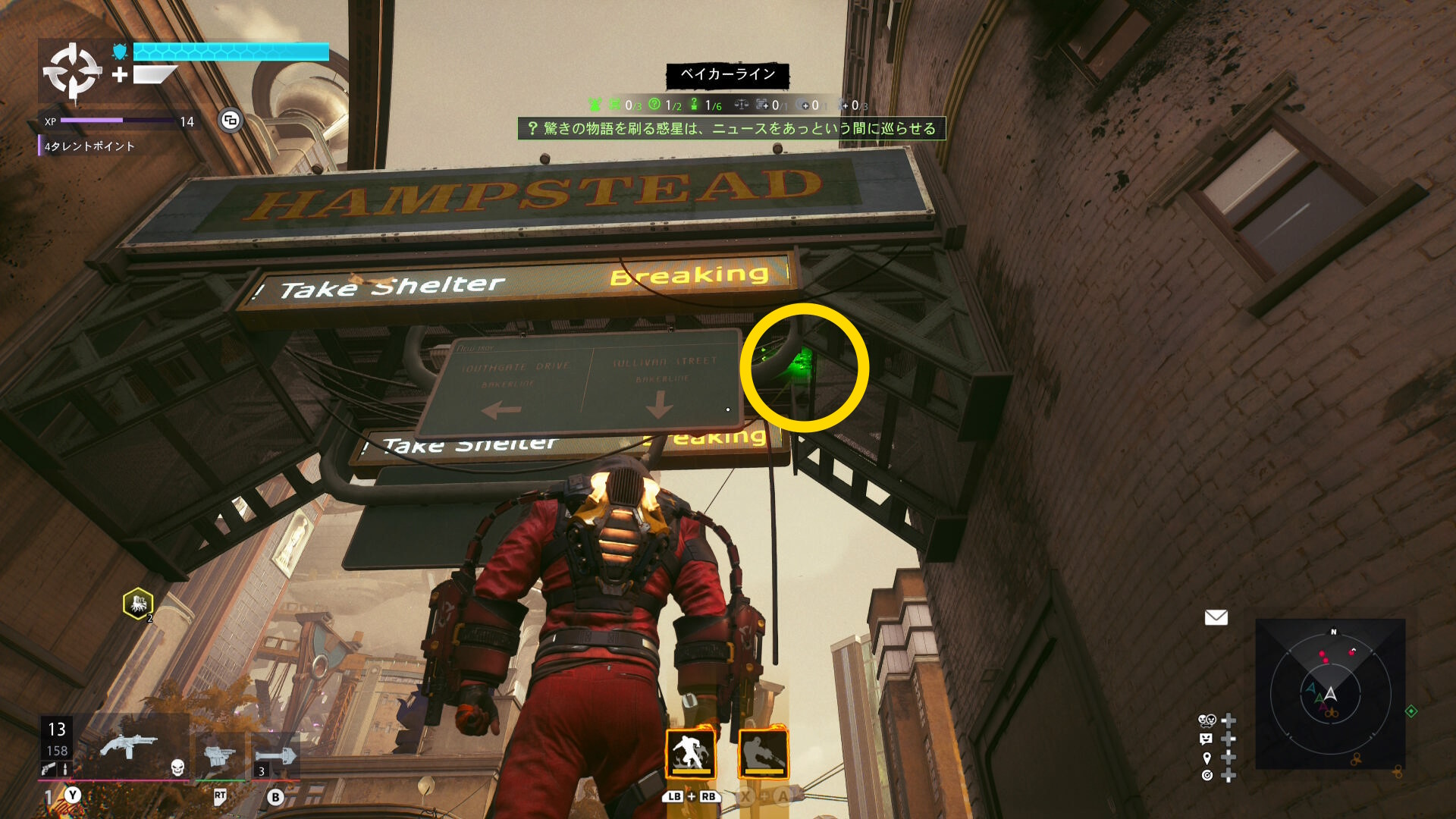Select the yellow hexagon affliction icon
This screenshot has height=819, width=1456.
click(x=138, y=604)
